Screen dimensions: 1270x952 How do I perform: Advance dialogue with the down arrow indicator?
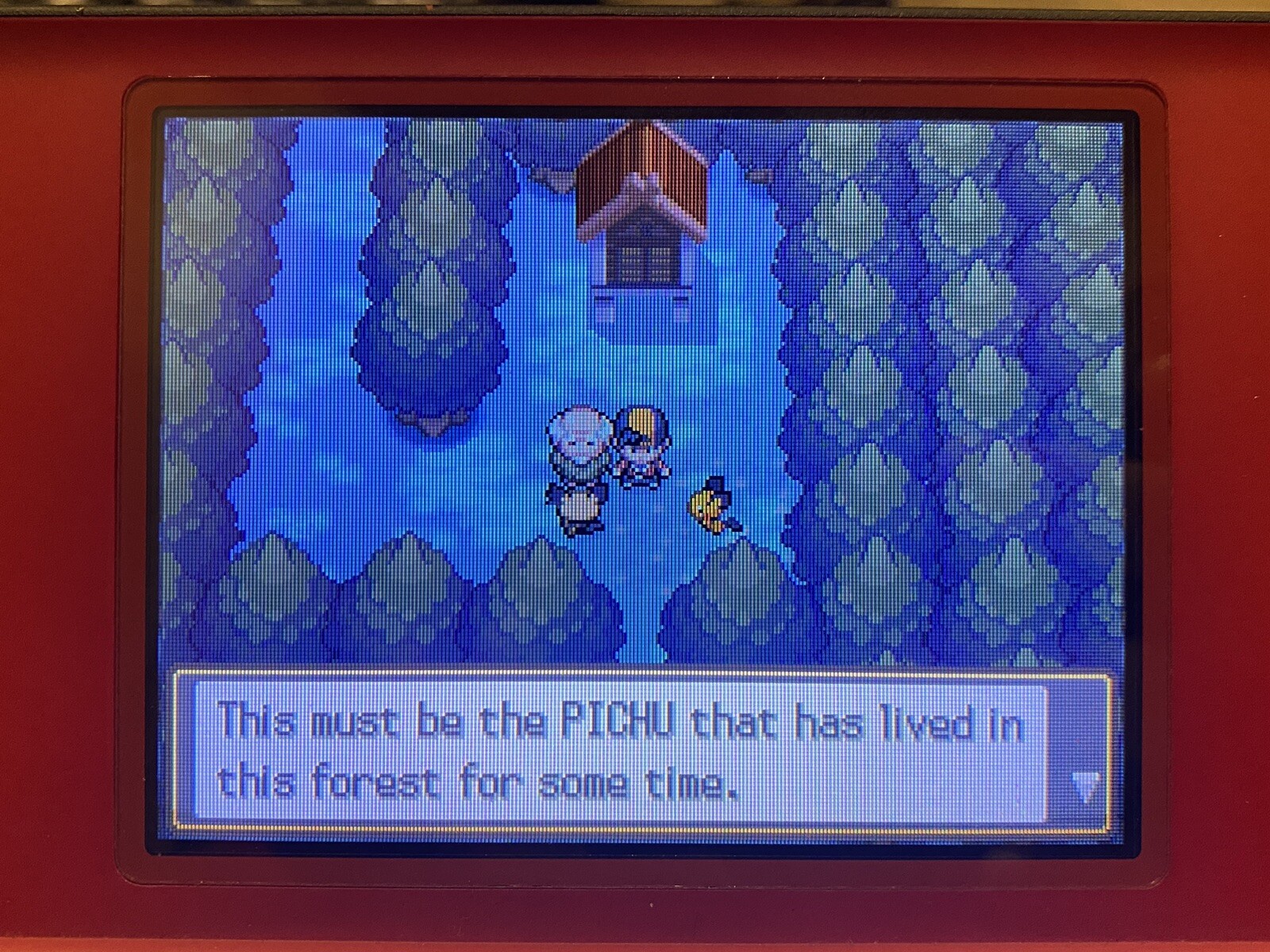click(x=1084, y=786)
